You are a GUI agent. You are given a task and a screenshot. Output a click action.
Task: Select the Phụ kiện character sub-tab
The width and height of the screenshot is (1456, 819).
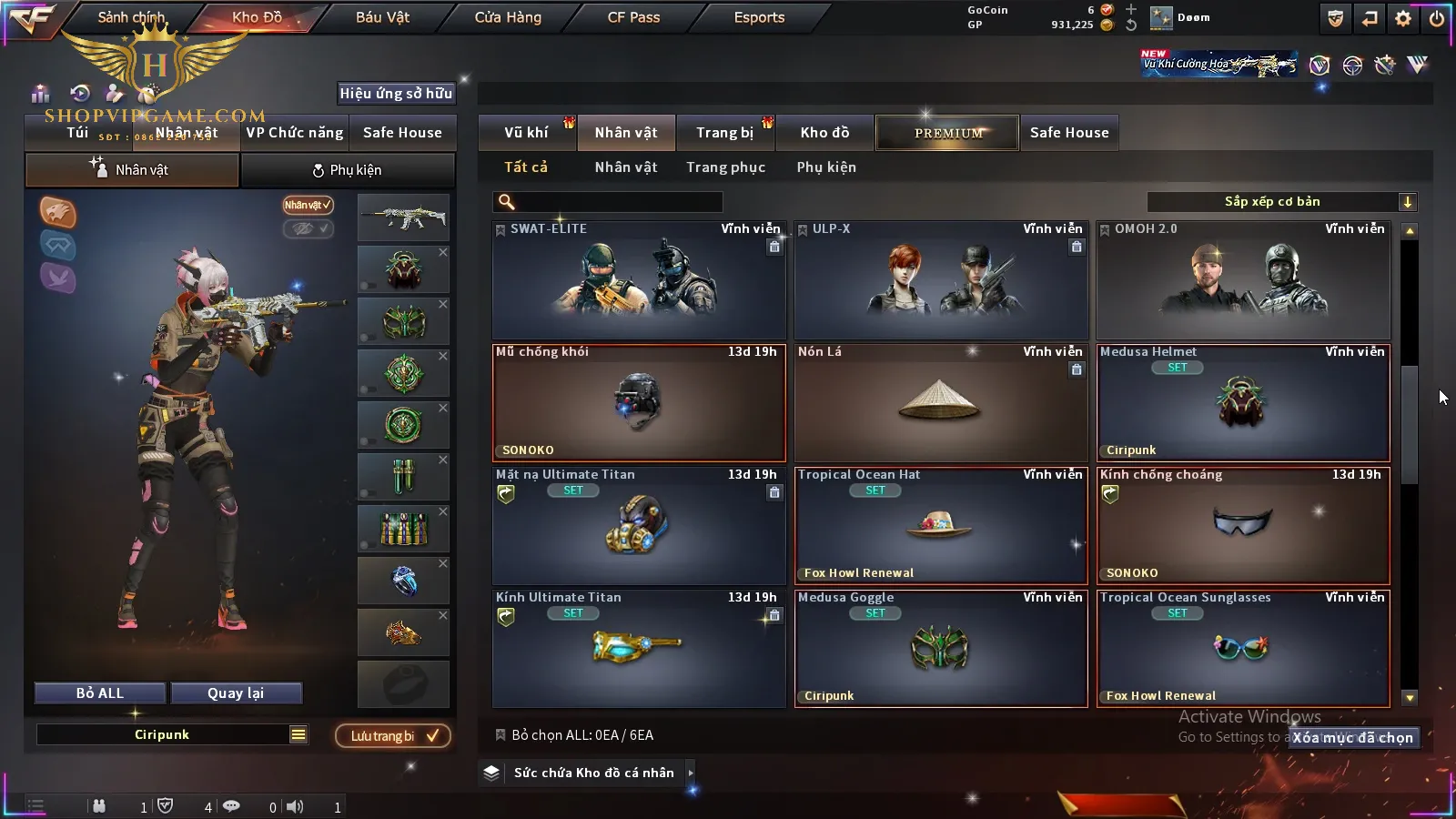[x=347, y=170]
